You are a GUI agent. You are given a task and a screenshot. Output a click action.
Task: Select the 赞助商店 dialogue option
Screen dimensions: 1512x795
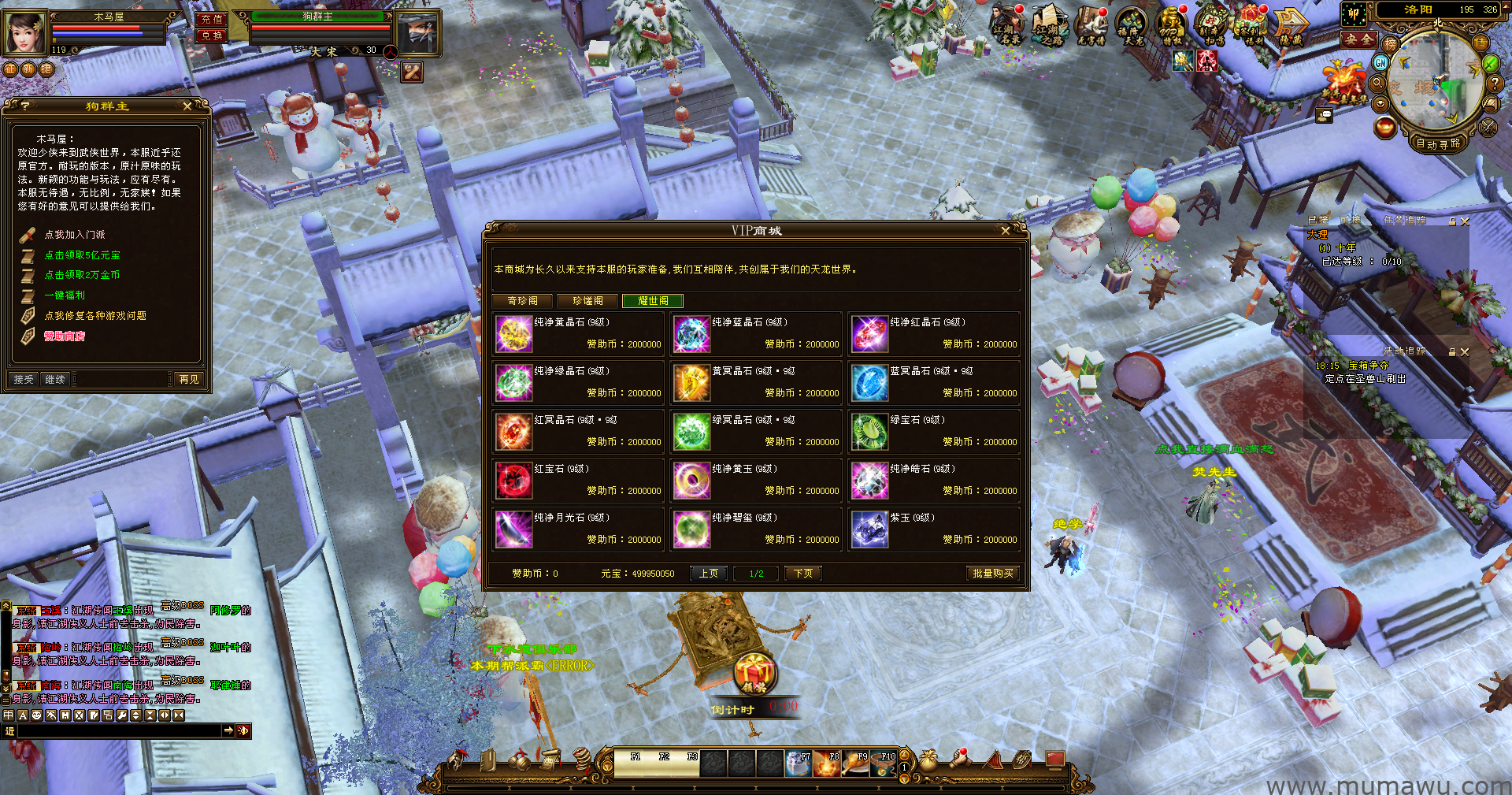tap(65, 336)
